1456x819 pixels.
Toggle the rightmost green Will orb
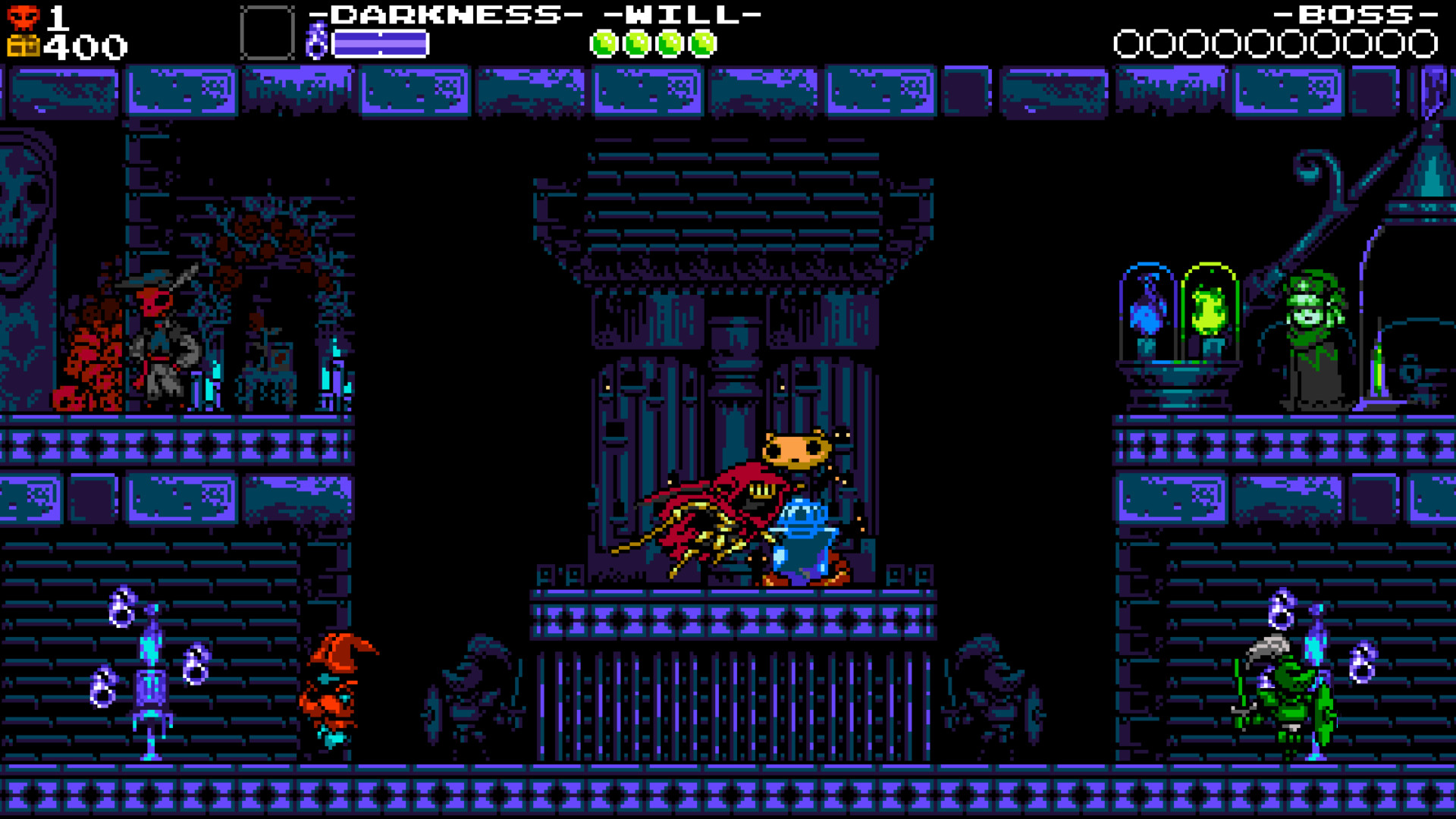703,43
